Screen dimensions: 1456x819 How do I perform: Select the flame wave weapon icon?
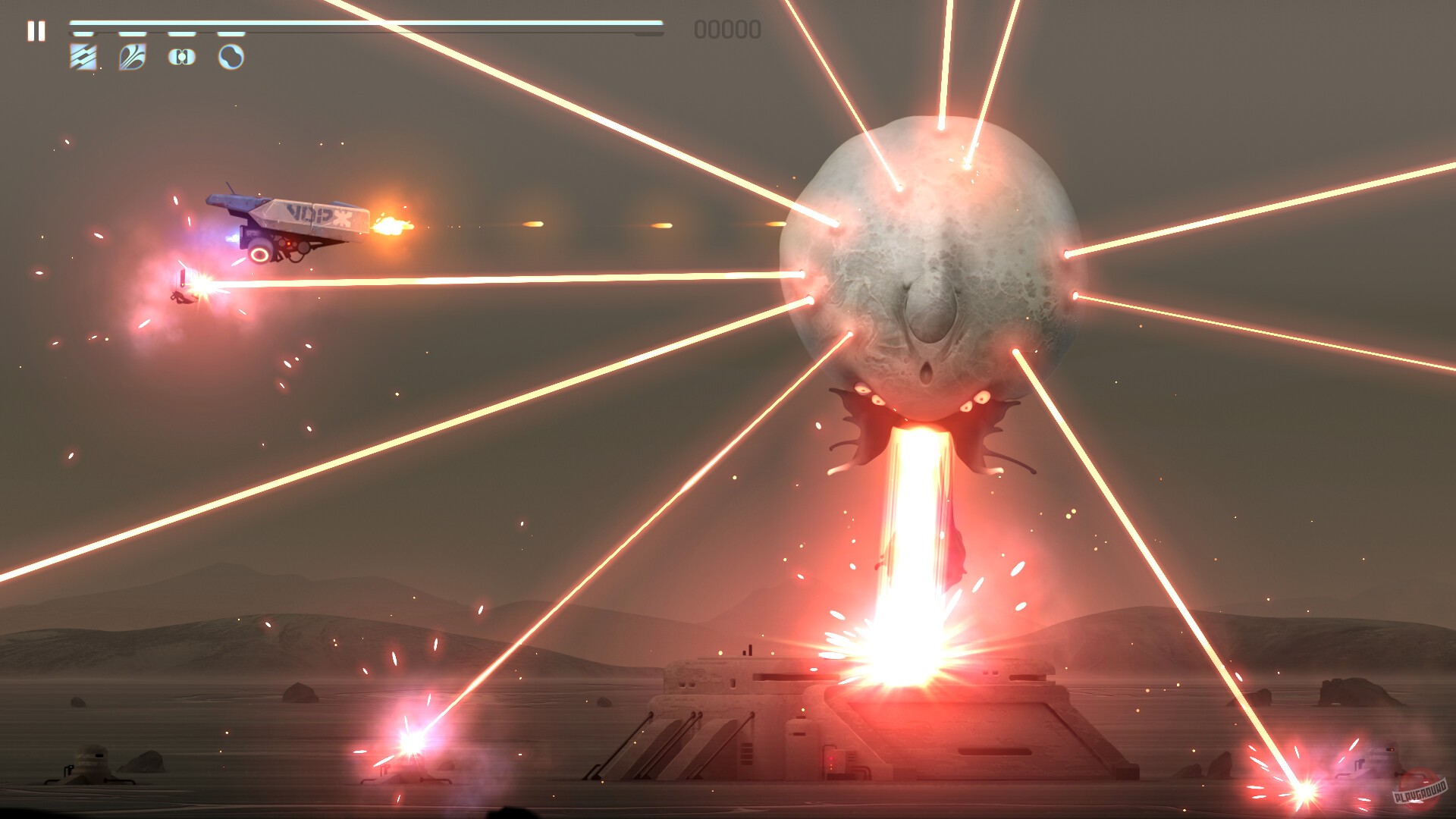click(x=130, y=56)
